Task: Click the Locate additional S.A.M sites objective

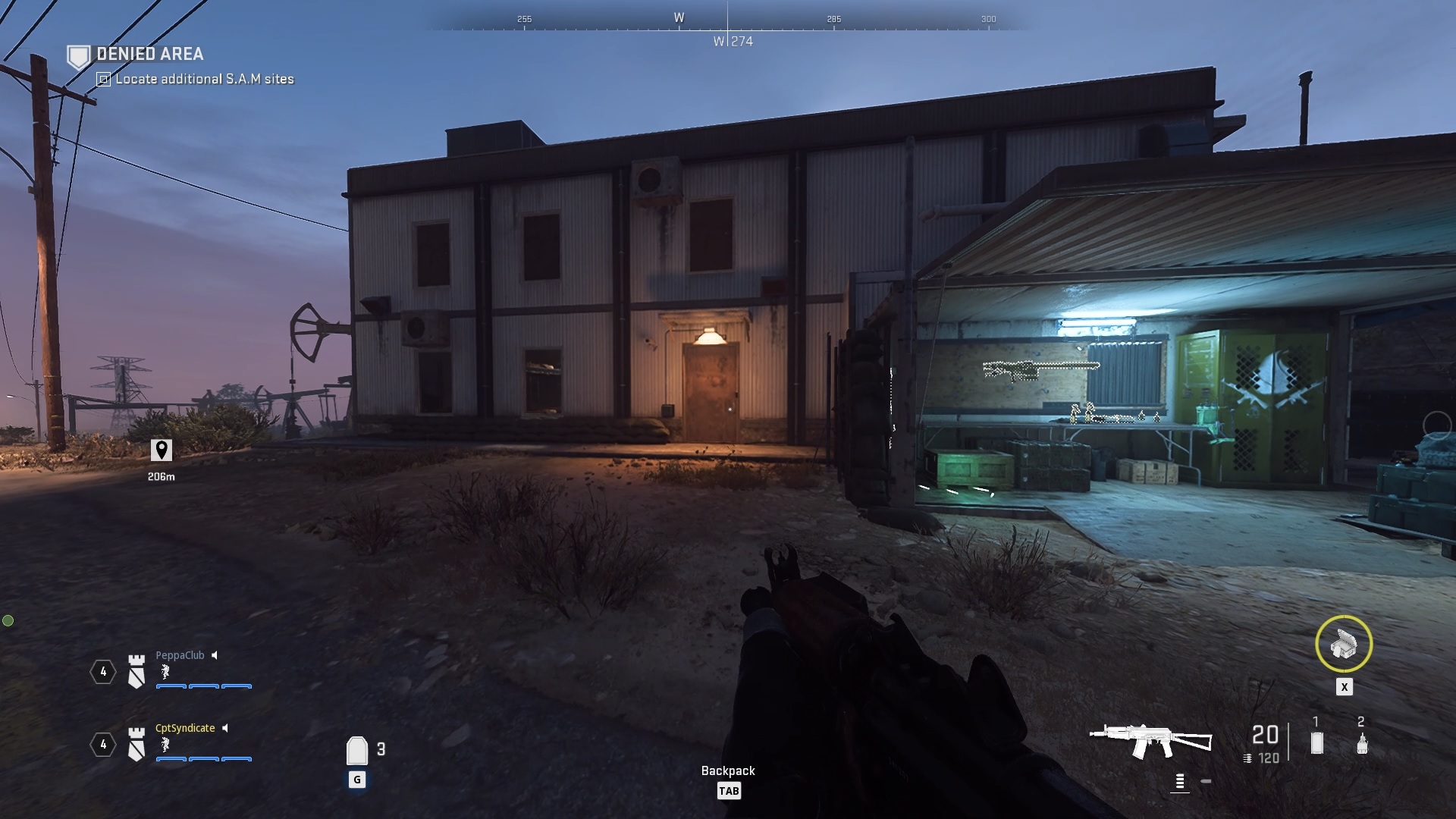Action: click(204, 78)
